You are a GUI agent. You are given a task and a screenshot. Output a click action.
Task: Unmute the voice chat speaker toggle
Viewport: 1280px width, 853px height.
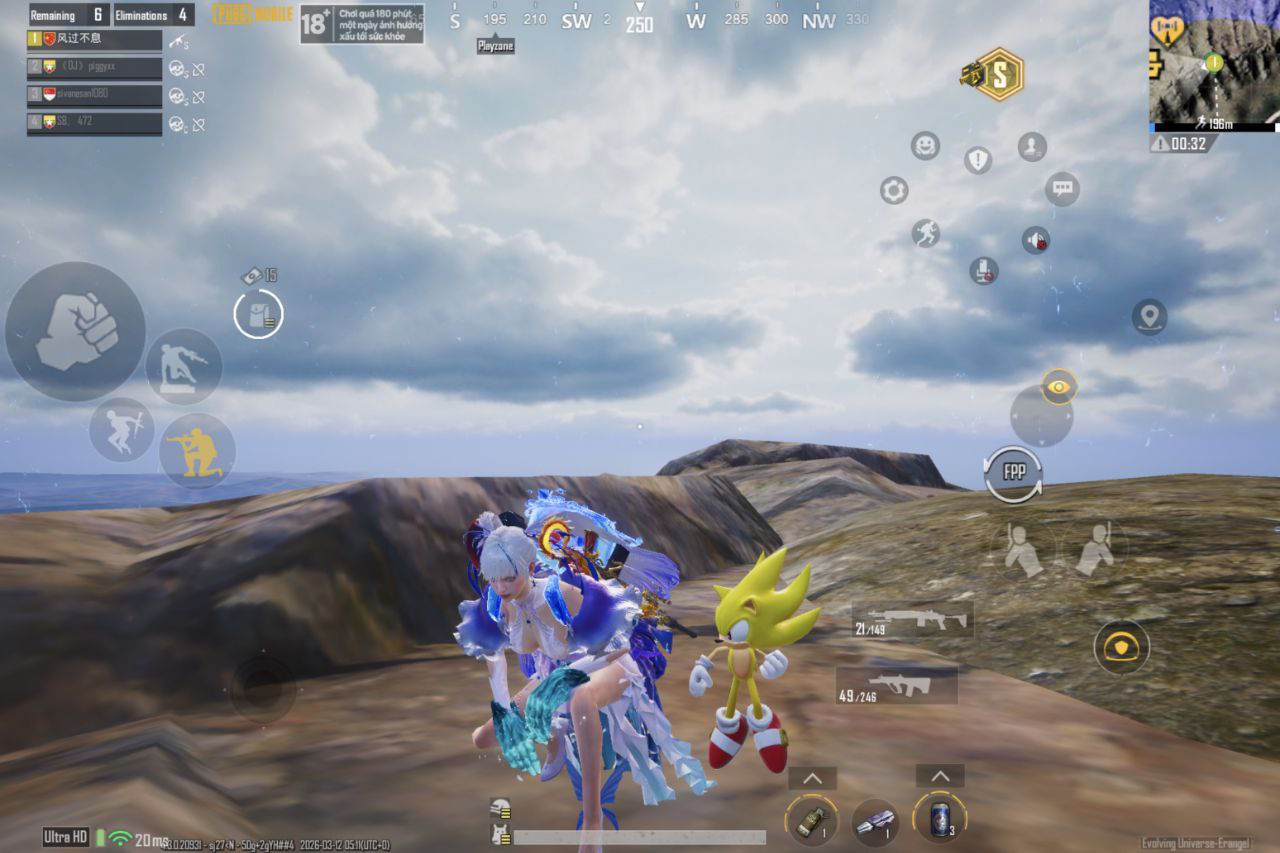(x=1038, y=241)
